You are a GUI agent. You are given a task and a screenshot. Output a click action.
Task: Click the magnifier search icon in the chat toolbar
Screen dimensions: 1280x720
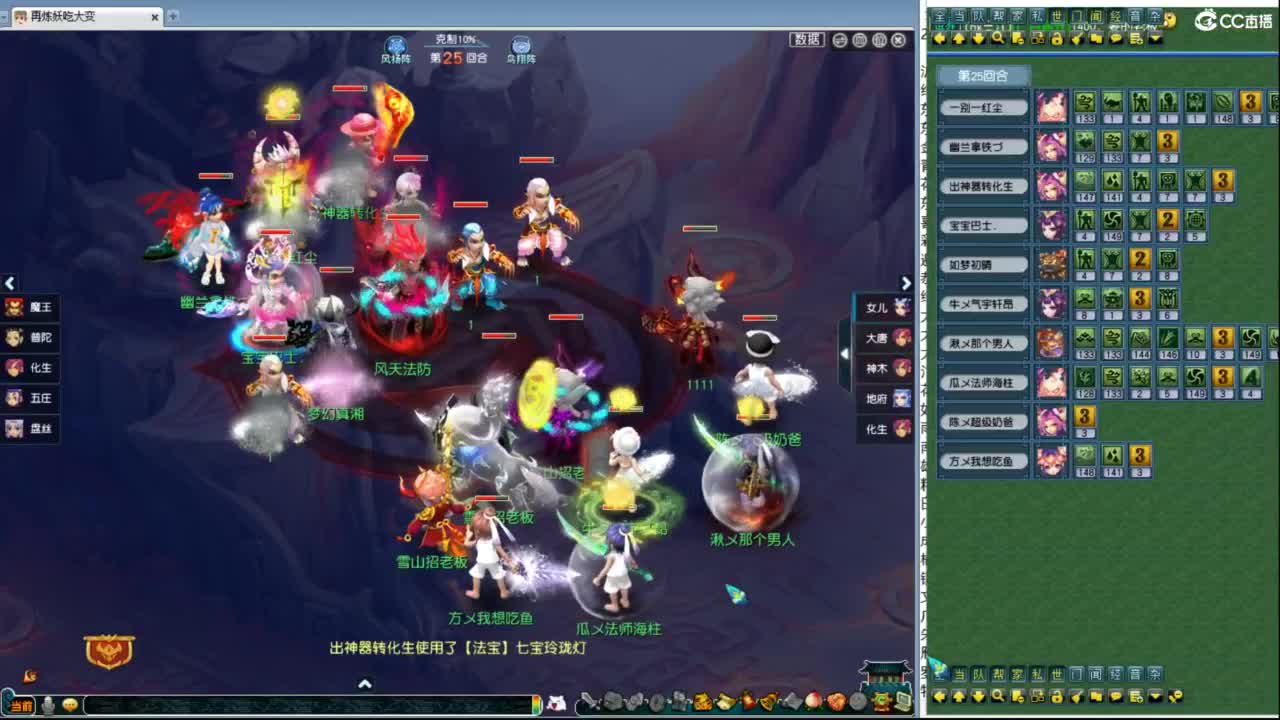[x=996, y=37]
